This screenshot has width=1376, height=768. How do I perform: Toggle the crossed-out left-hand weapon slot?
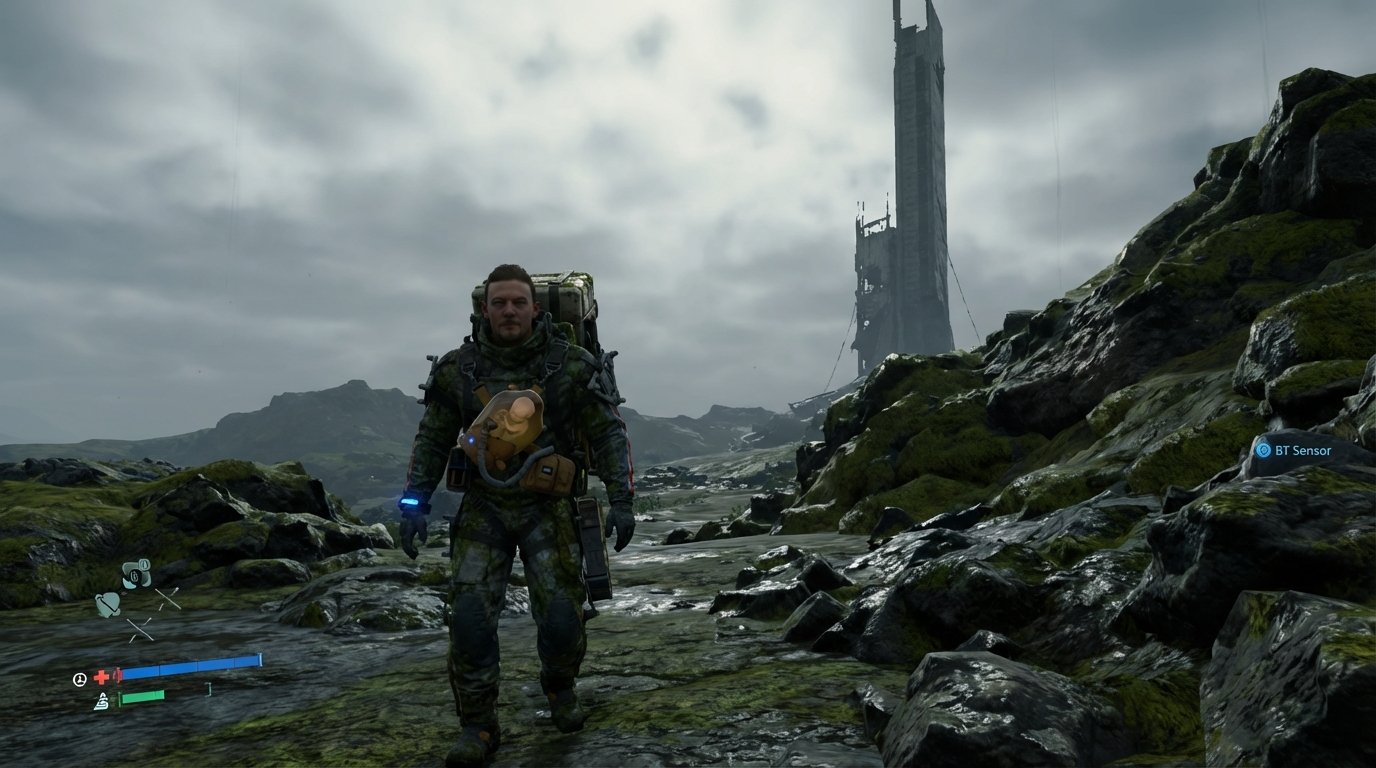pyautogui.click(x=140, y=629)
